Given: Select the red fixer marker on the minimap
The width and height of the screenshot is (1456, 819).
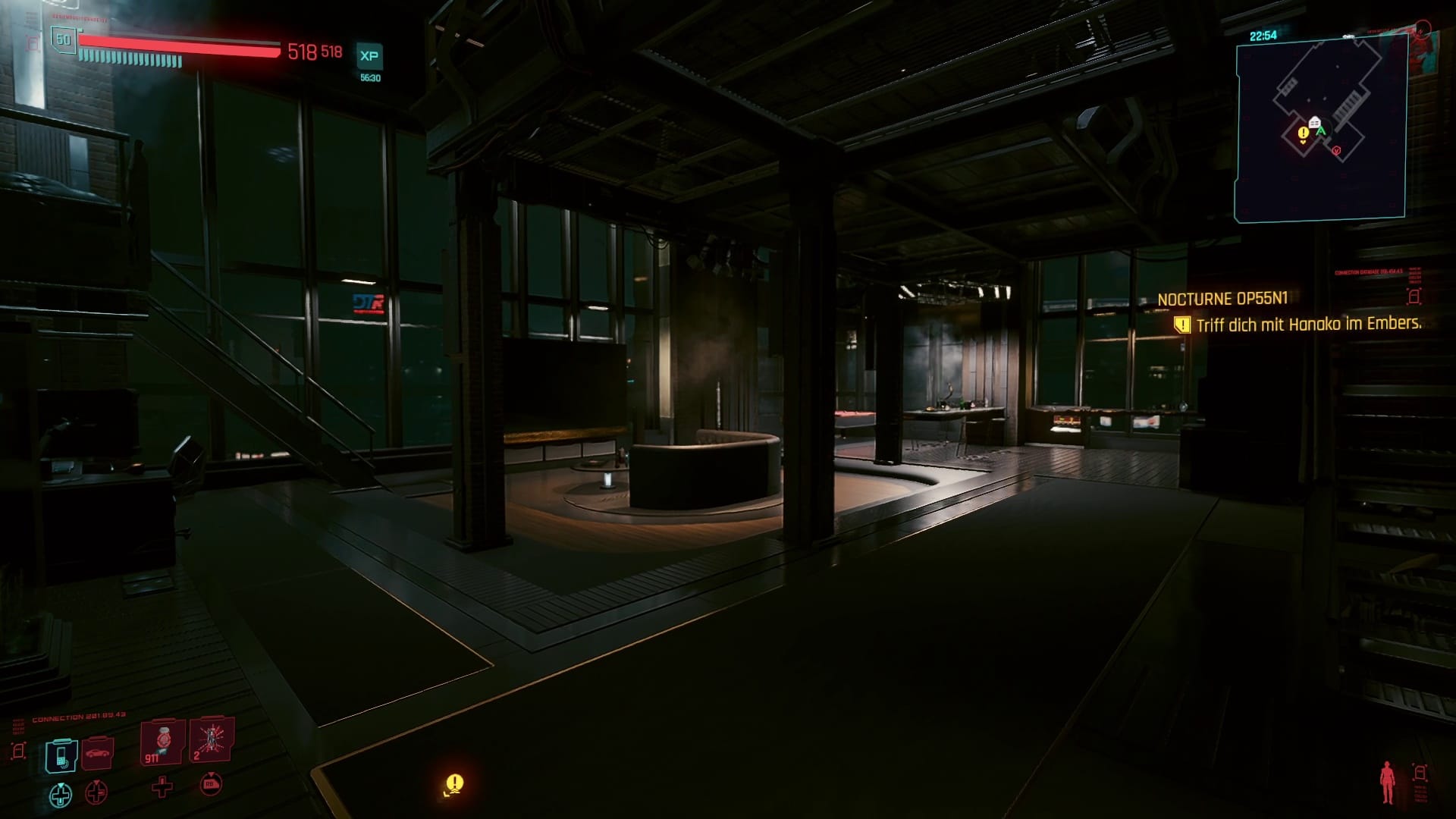Looking at the screenshot, I should [x=1336, y=151].
